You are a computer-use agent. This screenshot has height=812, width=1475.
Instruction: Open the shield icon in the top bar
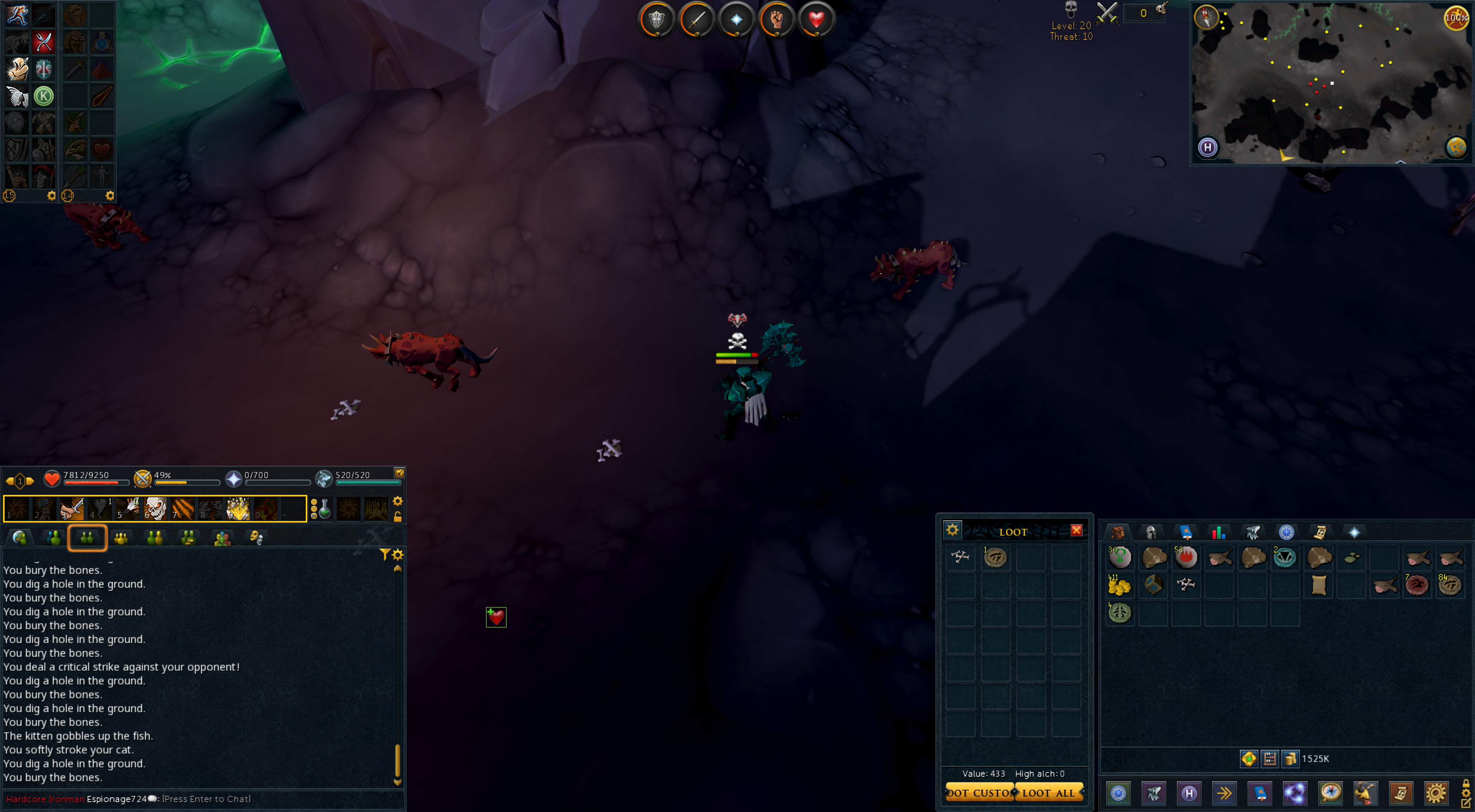point(656,20)
